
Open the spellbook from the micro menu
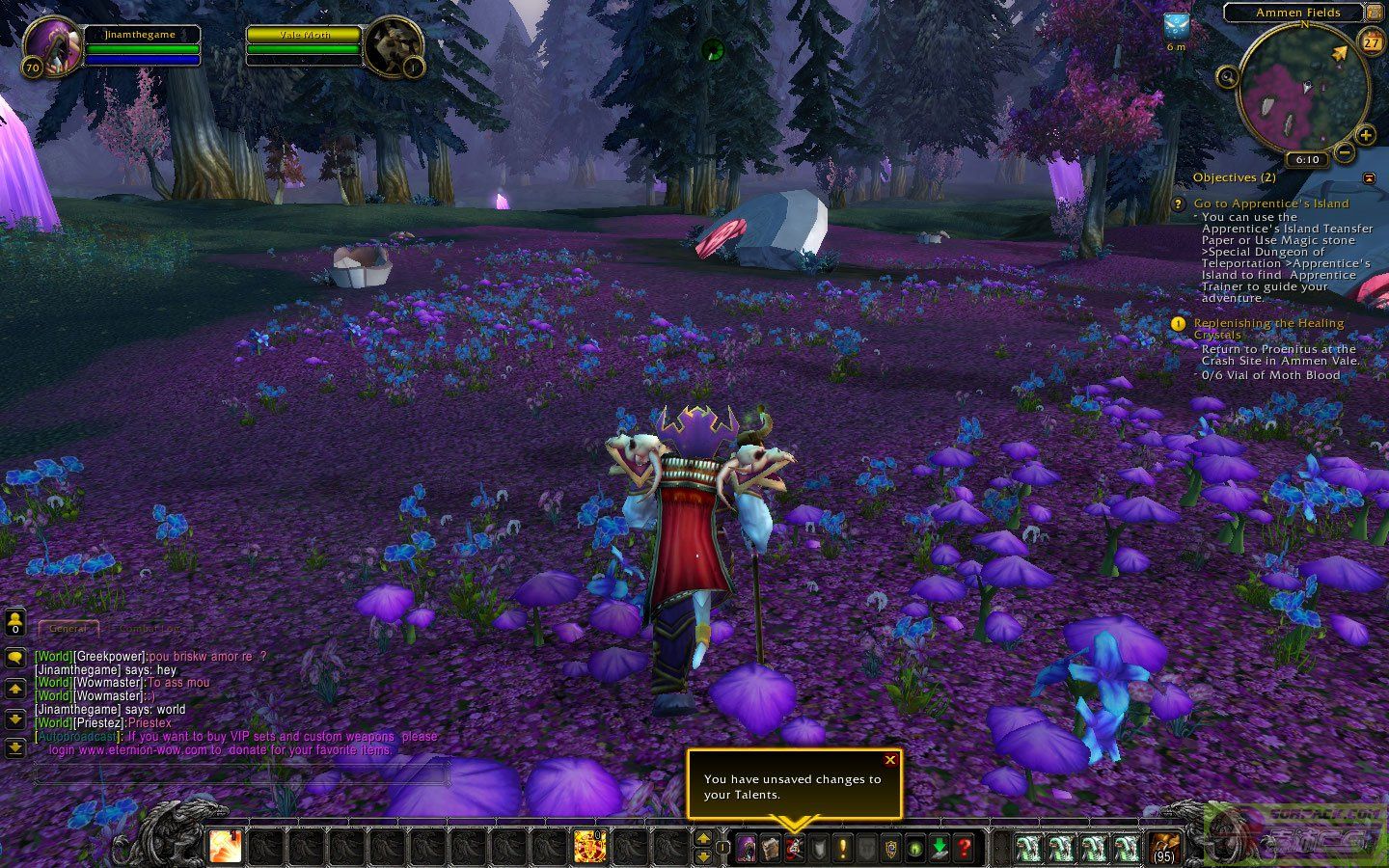point(771,849)
